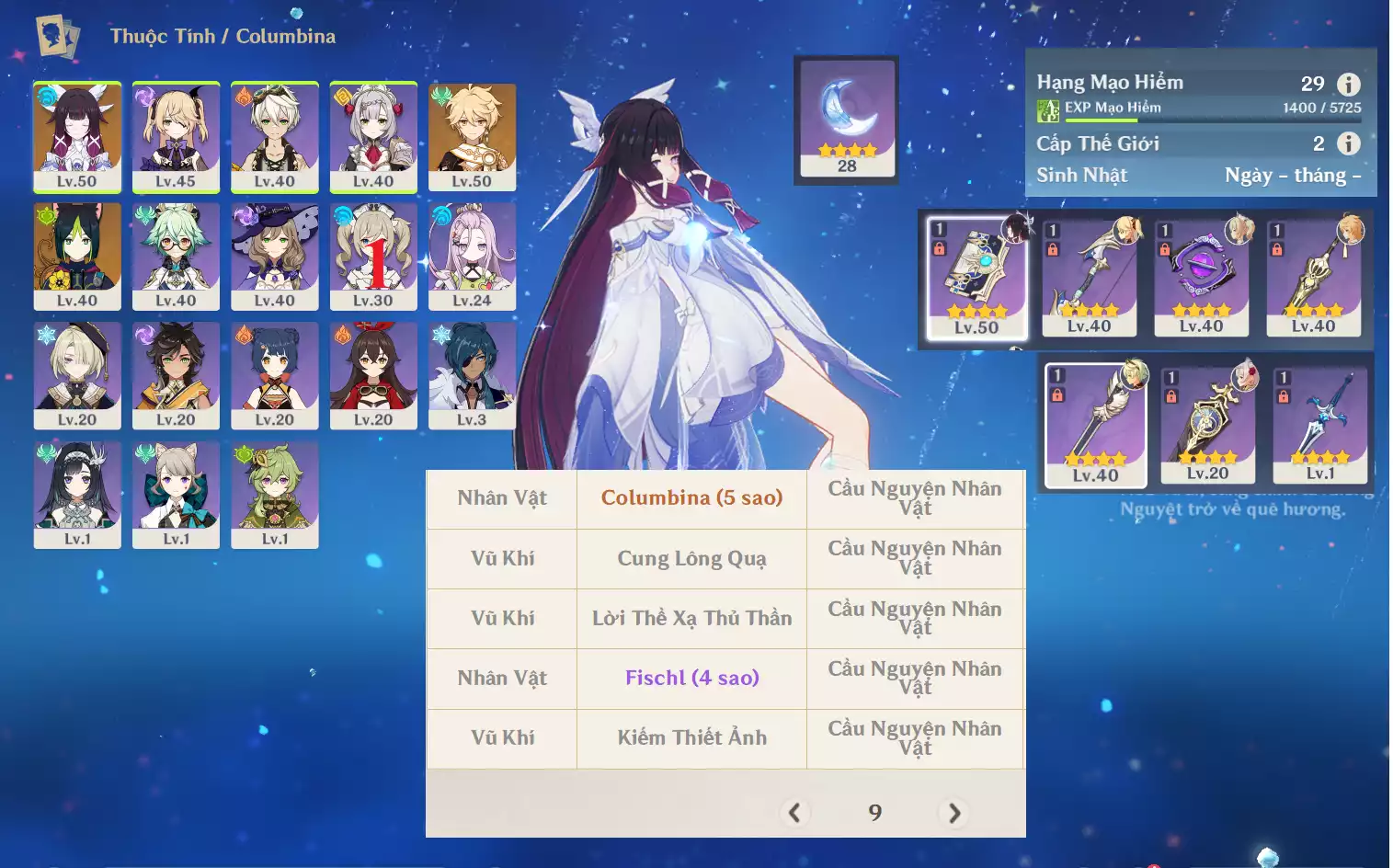Select Kaeya Lv.3 character portrait
The image size is (1393, 868).
coord(472,374)
